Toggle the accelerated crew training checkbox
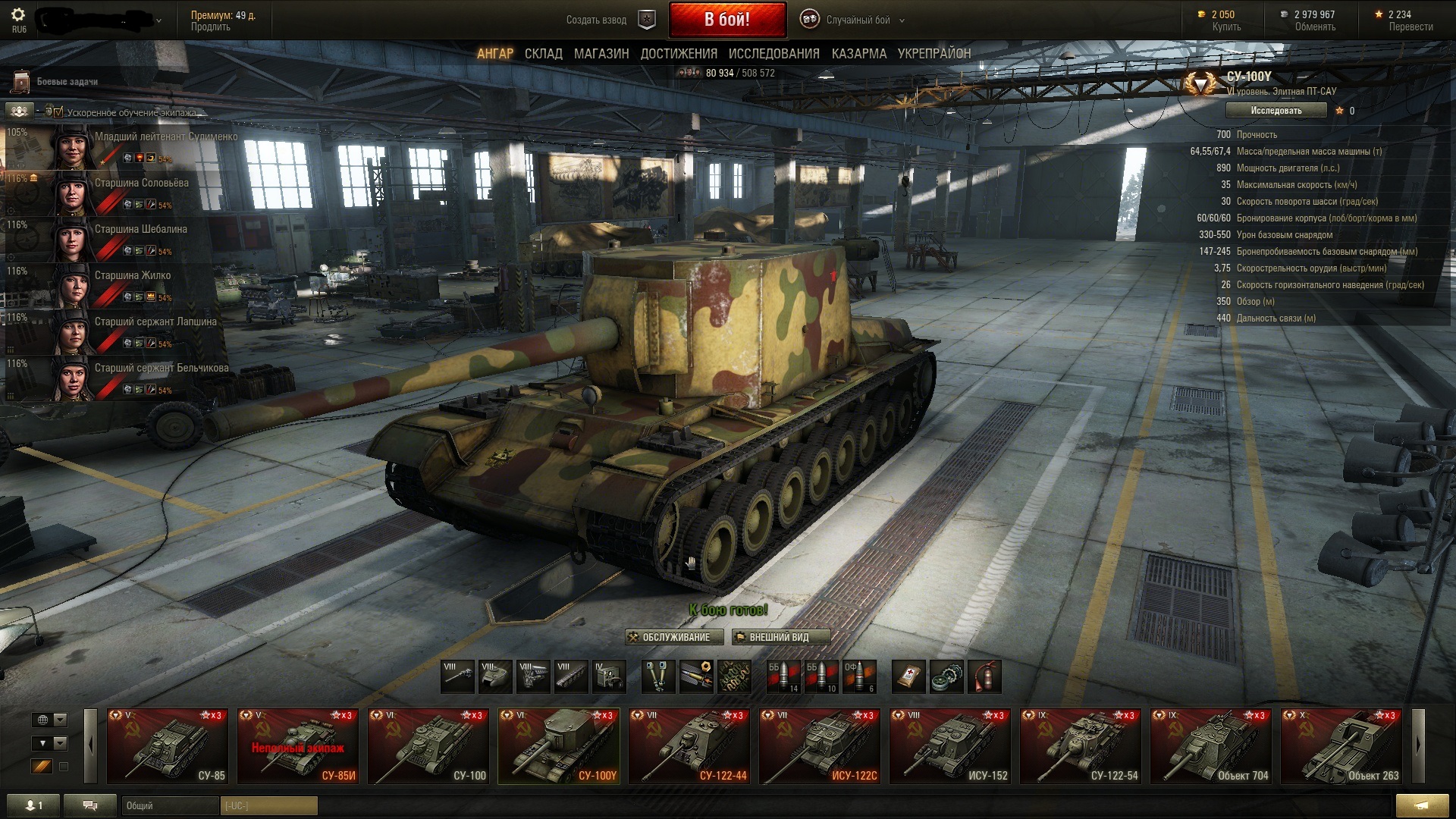Image resolution: width=1456 pixels, height=819 pixels. 58,112
